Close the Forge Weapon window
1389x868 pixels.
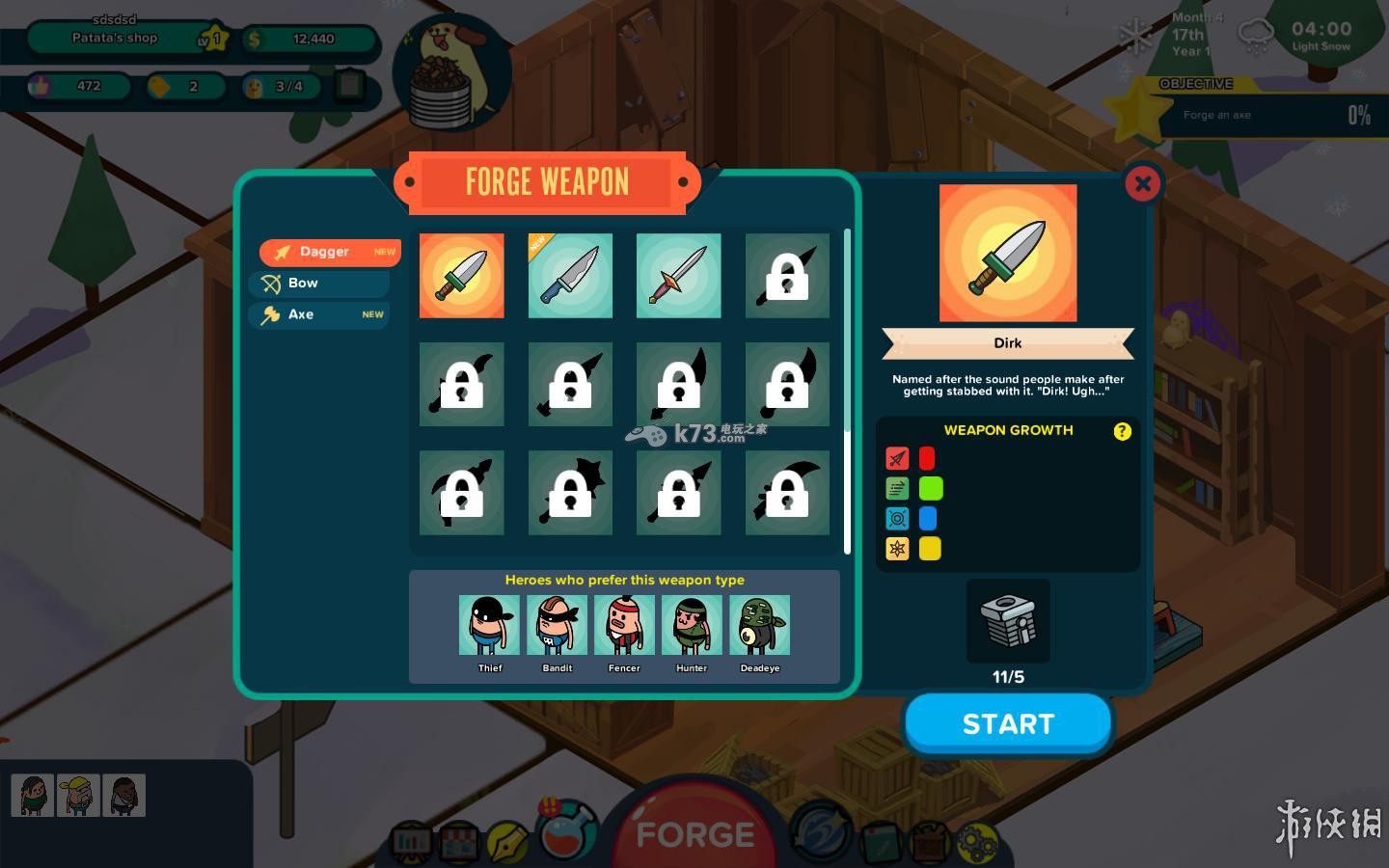click(1143, 183)
